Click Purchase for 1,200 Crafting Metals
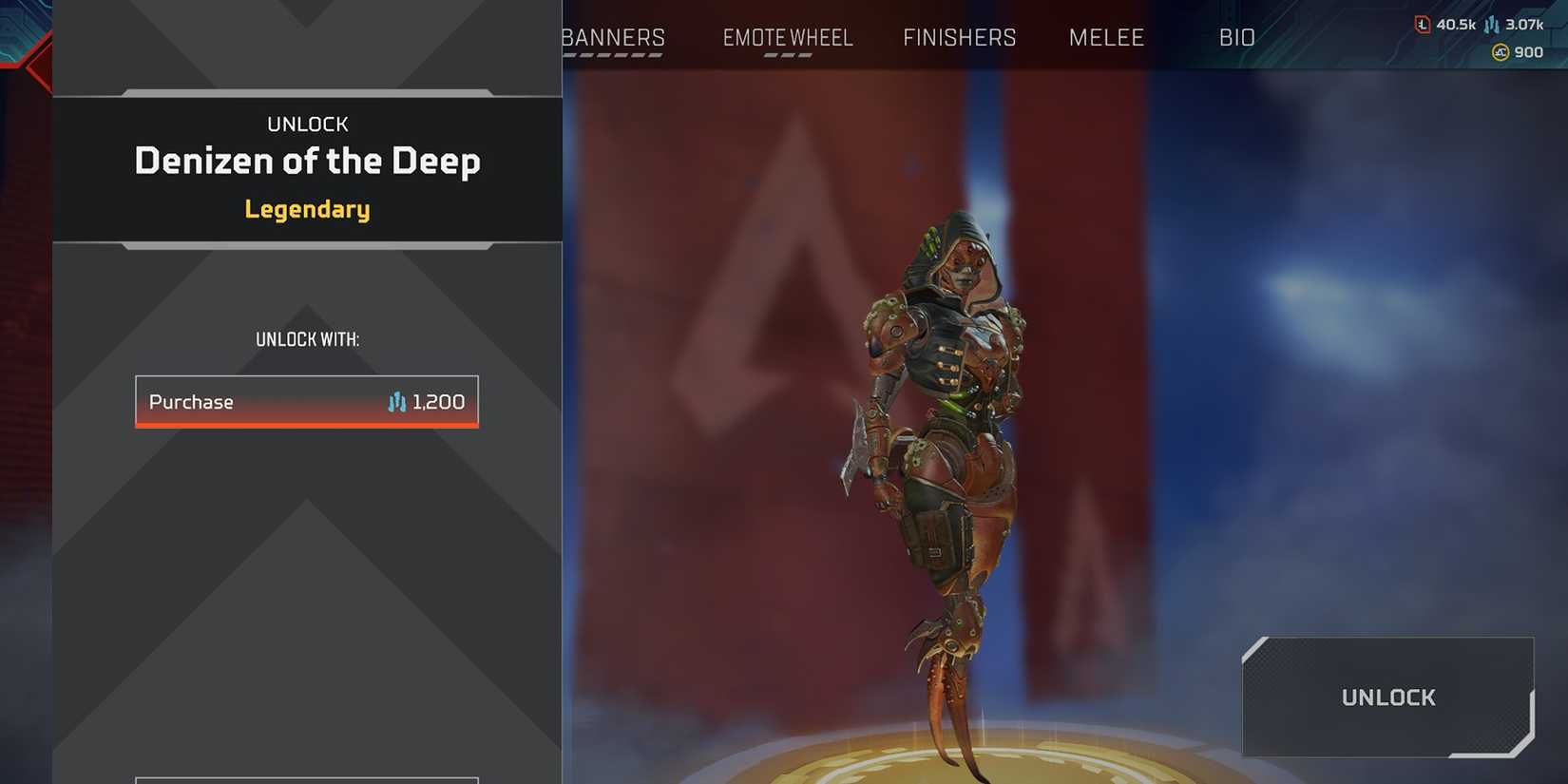Image resolution: width=1568 pixels, height=784 pixels. (x=306, y=402)
